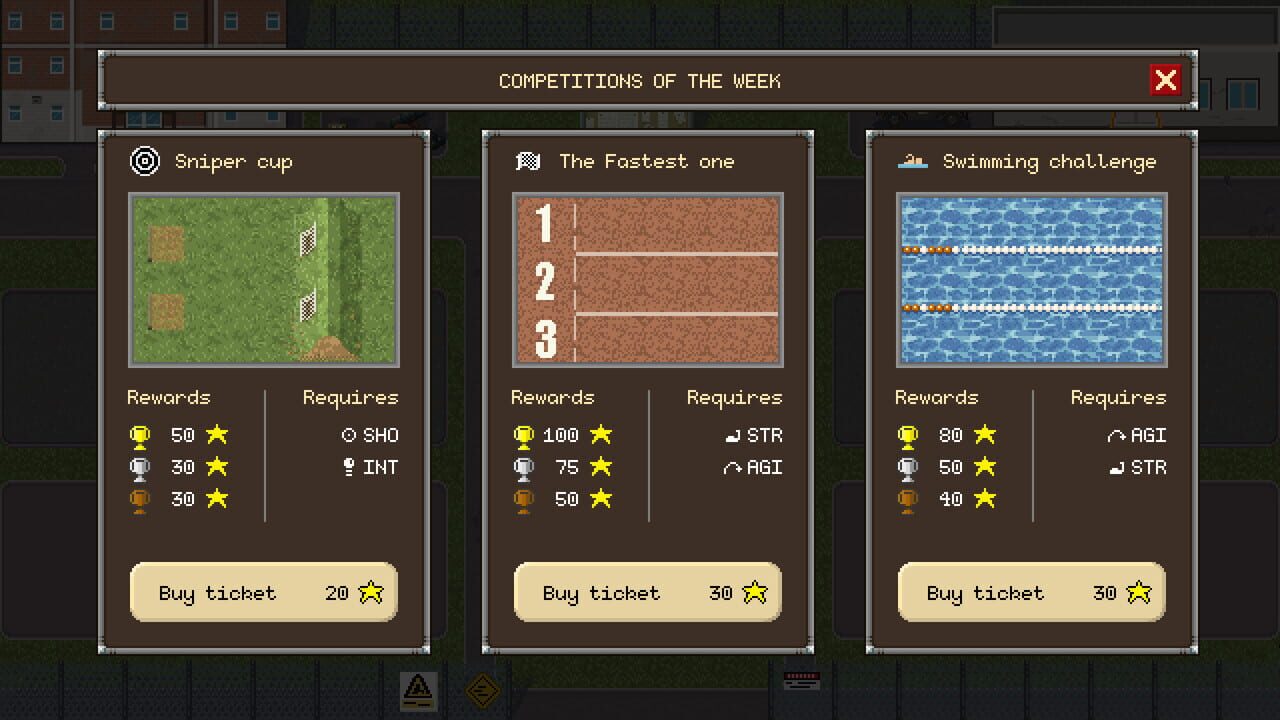Click the shooting range preview in Sniper cup
The width and height of the screenshot is (1280, 720).
click(263, 280)
